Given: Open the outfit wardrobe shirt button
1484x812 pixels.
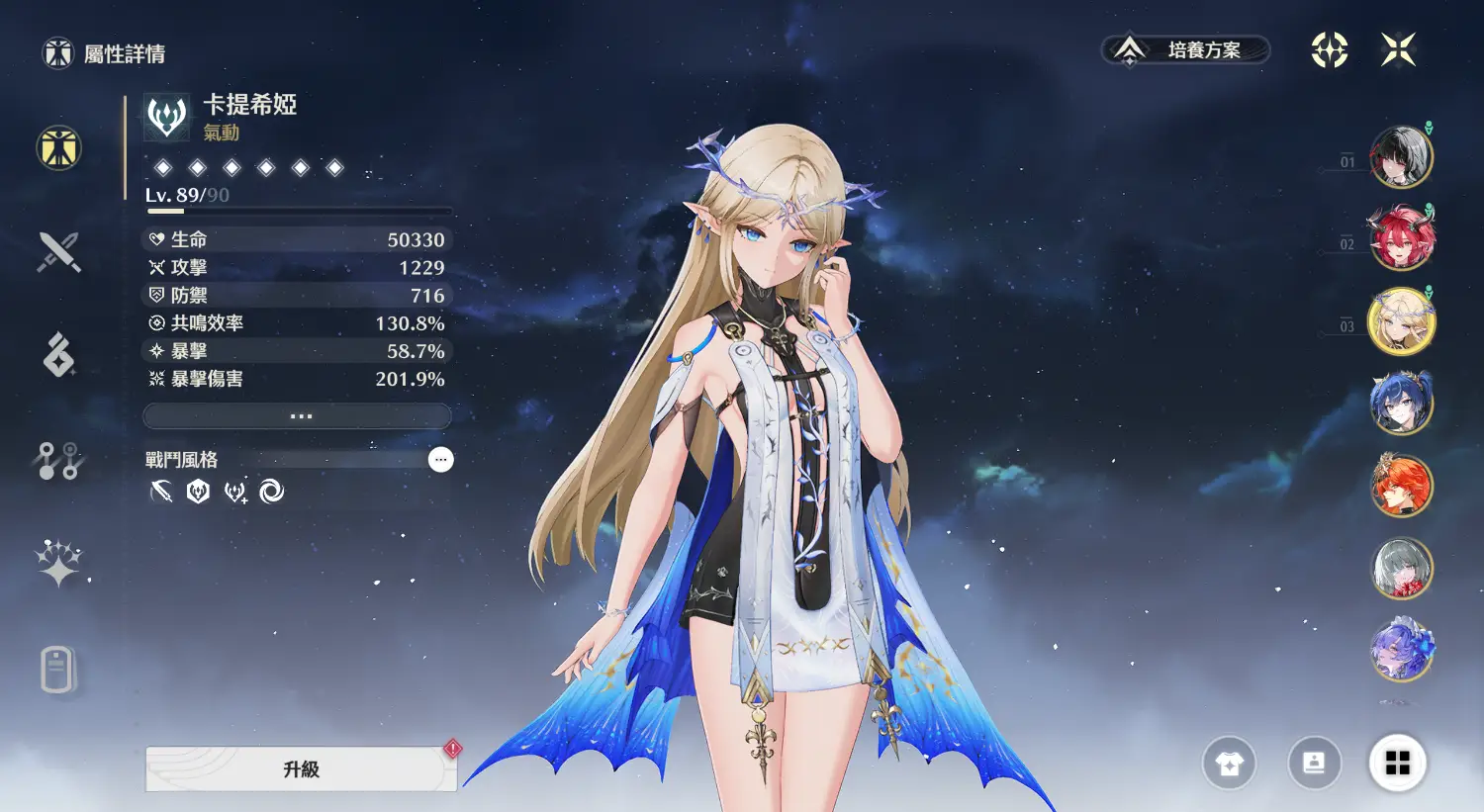Looking at the screenshot, I should 1229,764.
